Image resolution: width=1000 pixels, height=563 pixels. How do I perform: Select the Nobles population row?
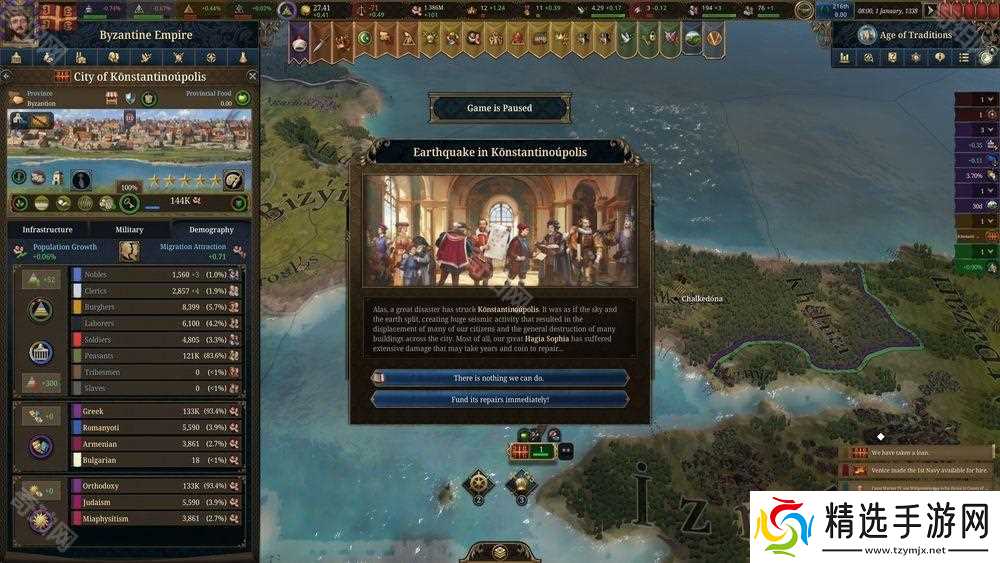tap(157, 274)
